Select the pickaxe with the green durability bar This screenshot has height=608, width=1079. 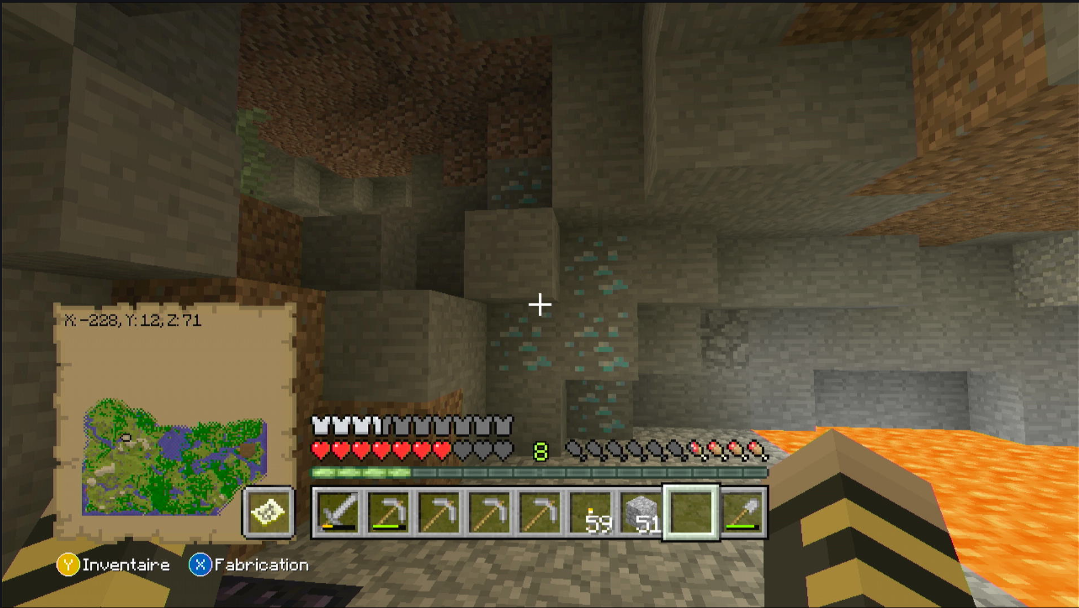click(x=388, y=512)
